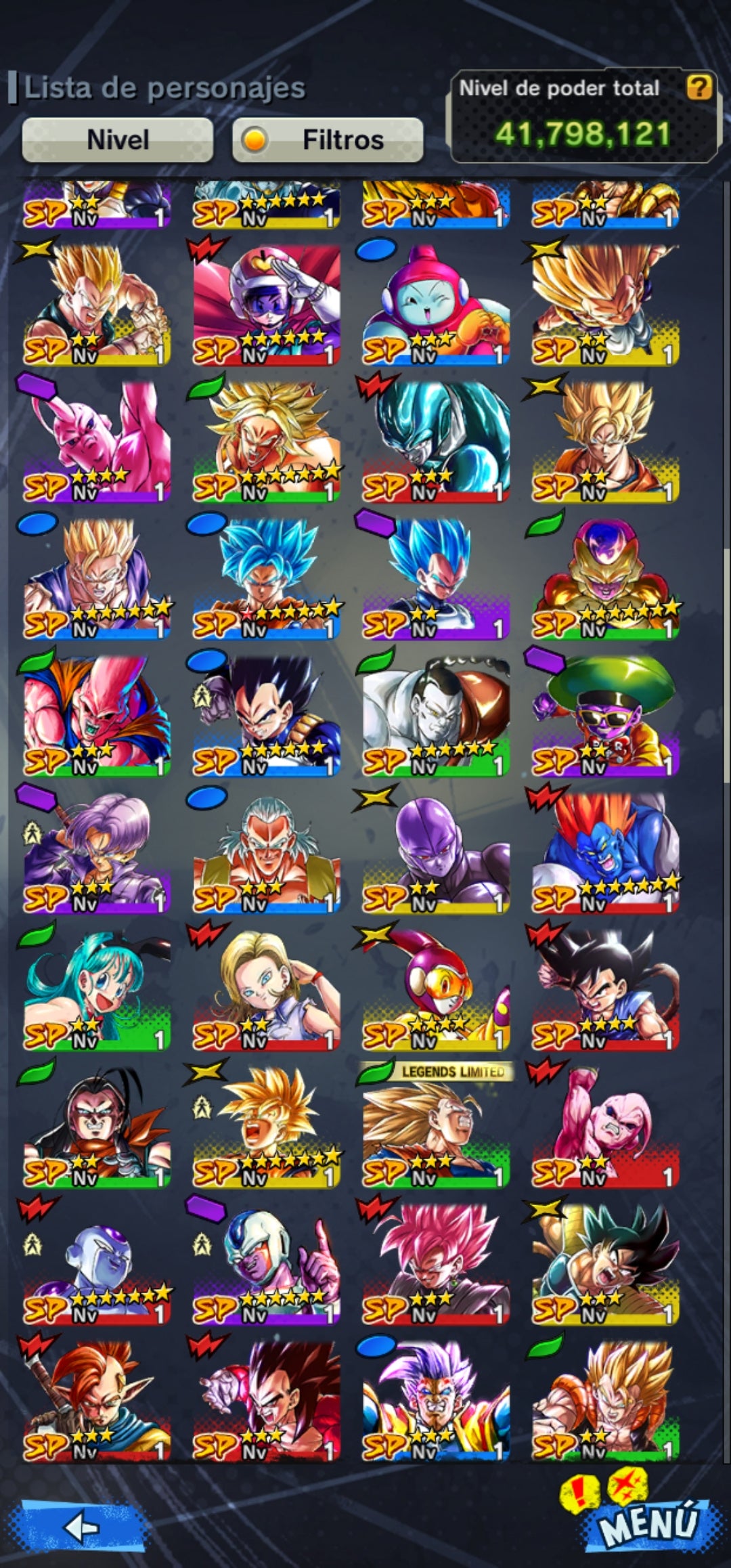This screenshot has width=731, height=1568.
Task: Select the Android 18 character card
Action: 266,991
